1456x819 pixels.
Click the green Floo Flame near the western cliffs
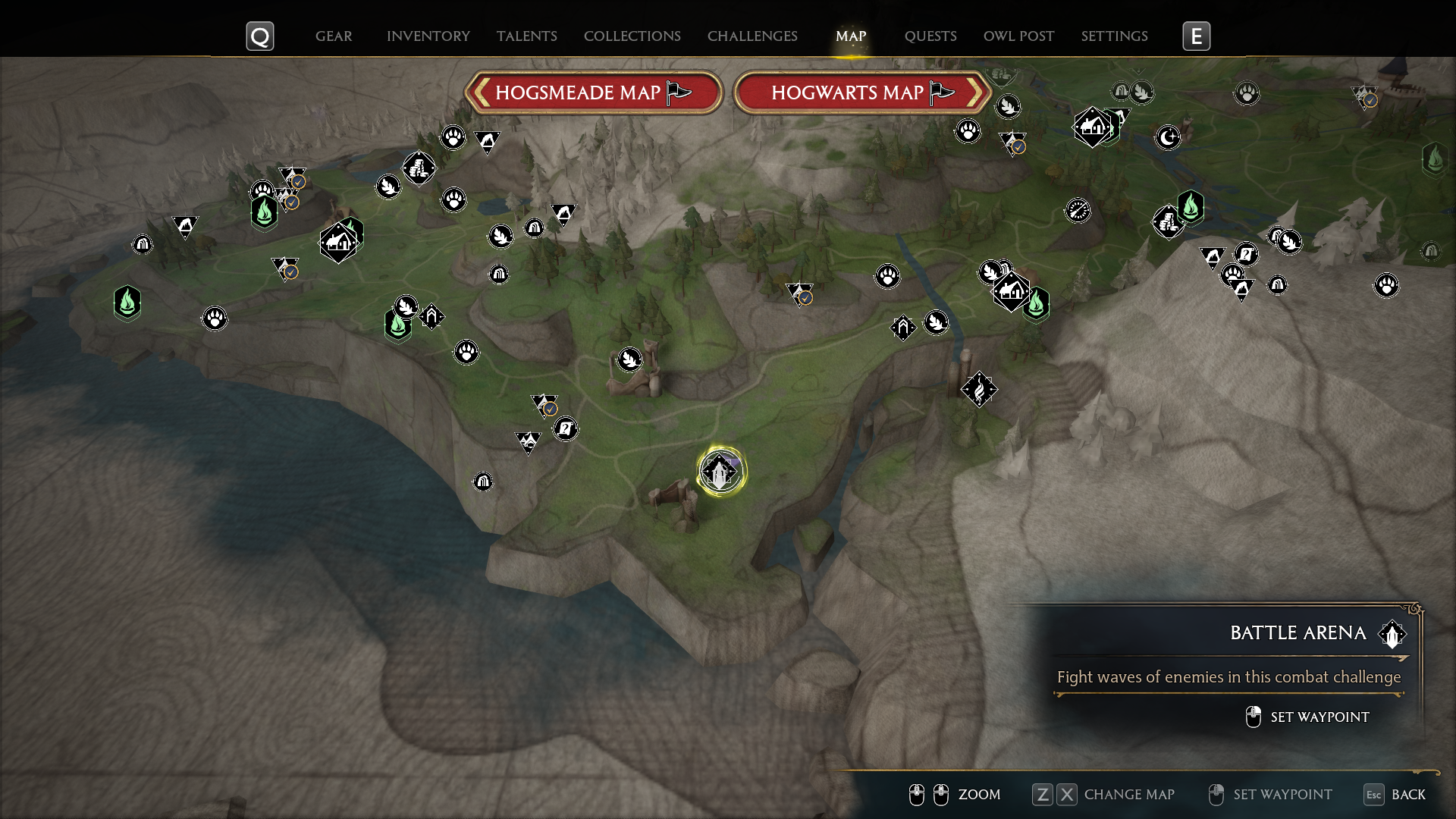[x=127, y=303]
